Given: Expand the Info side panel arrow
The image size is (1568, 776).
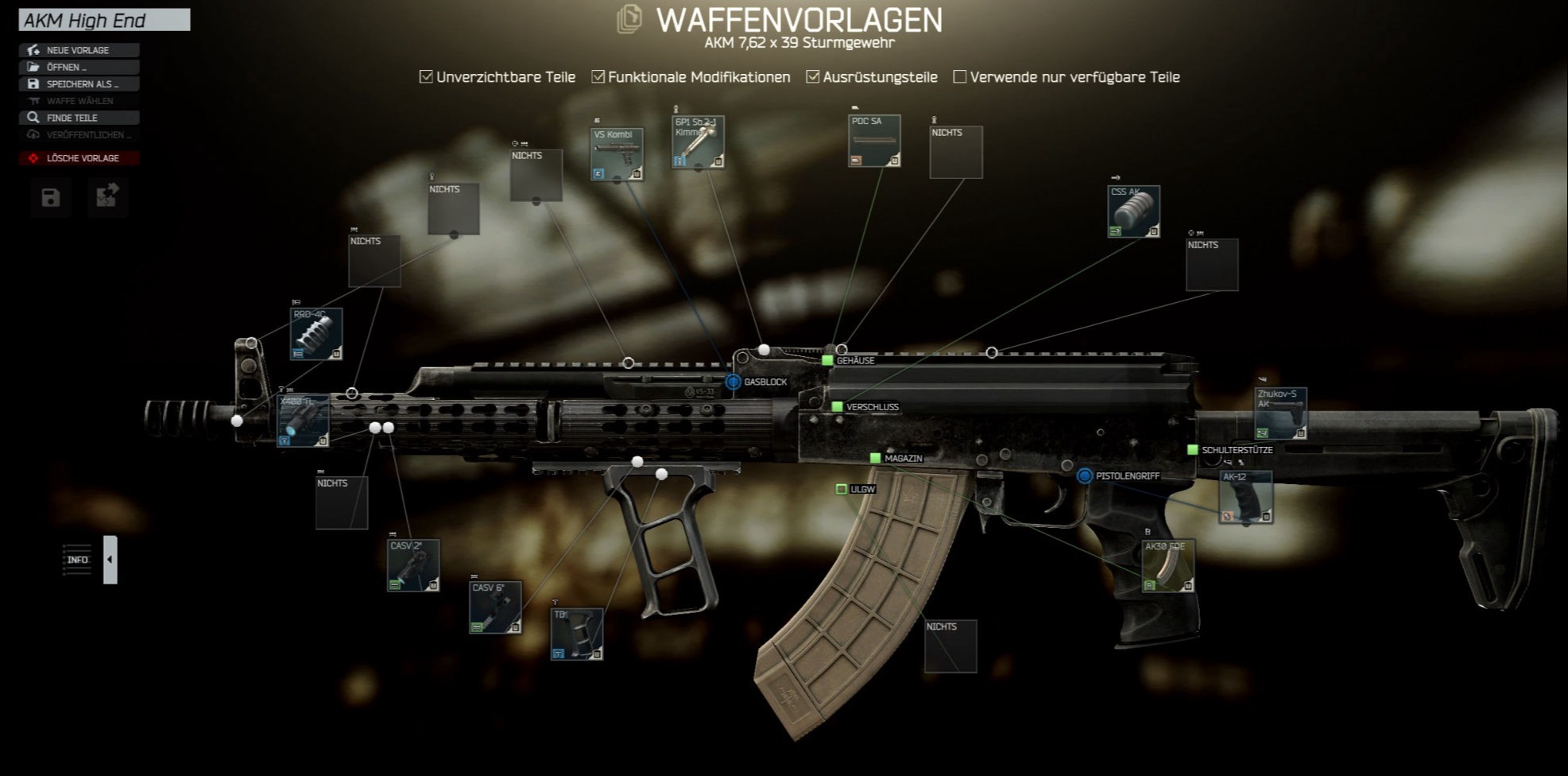Looking at the screenshot, I should [x=110, y=560].
